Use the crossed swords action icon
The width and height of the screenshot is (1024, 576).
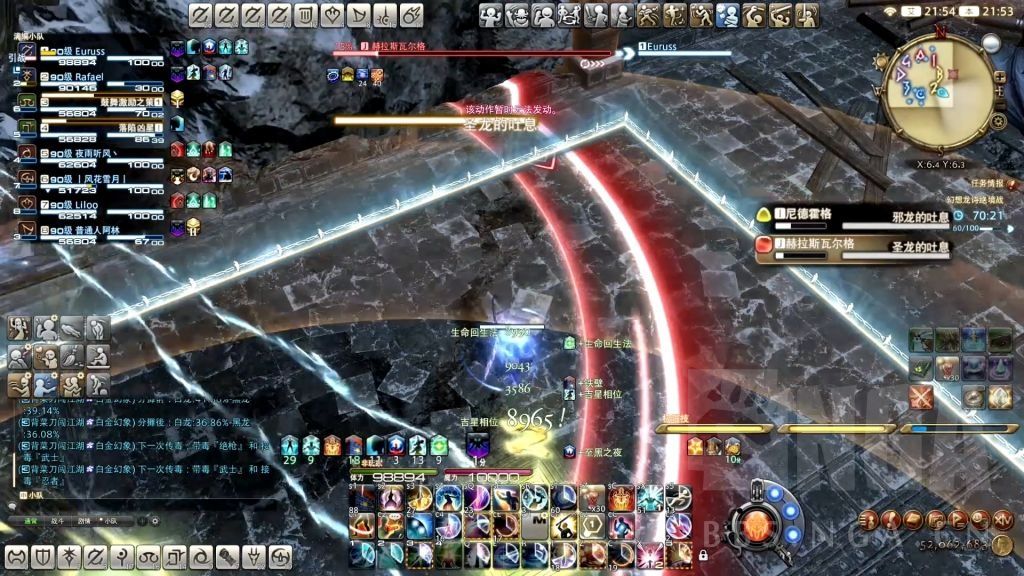(921, 397)
